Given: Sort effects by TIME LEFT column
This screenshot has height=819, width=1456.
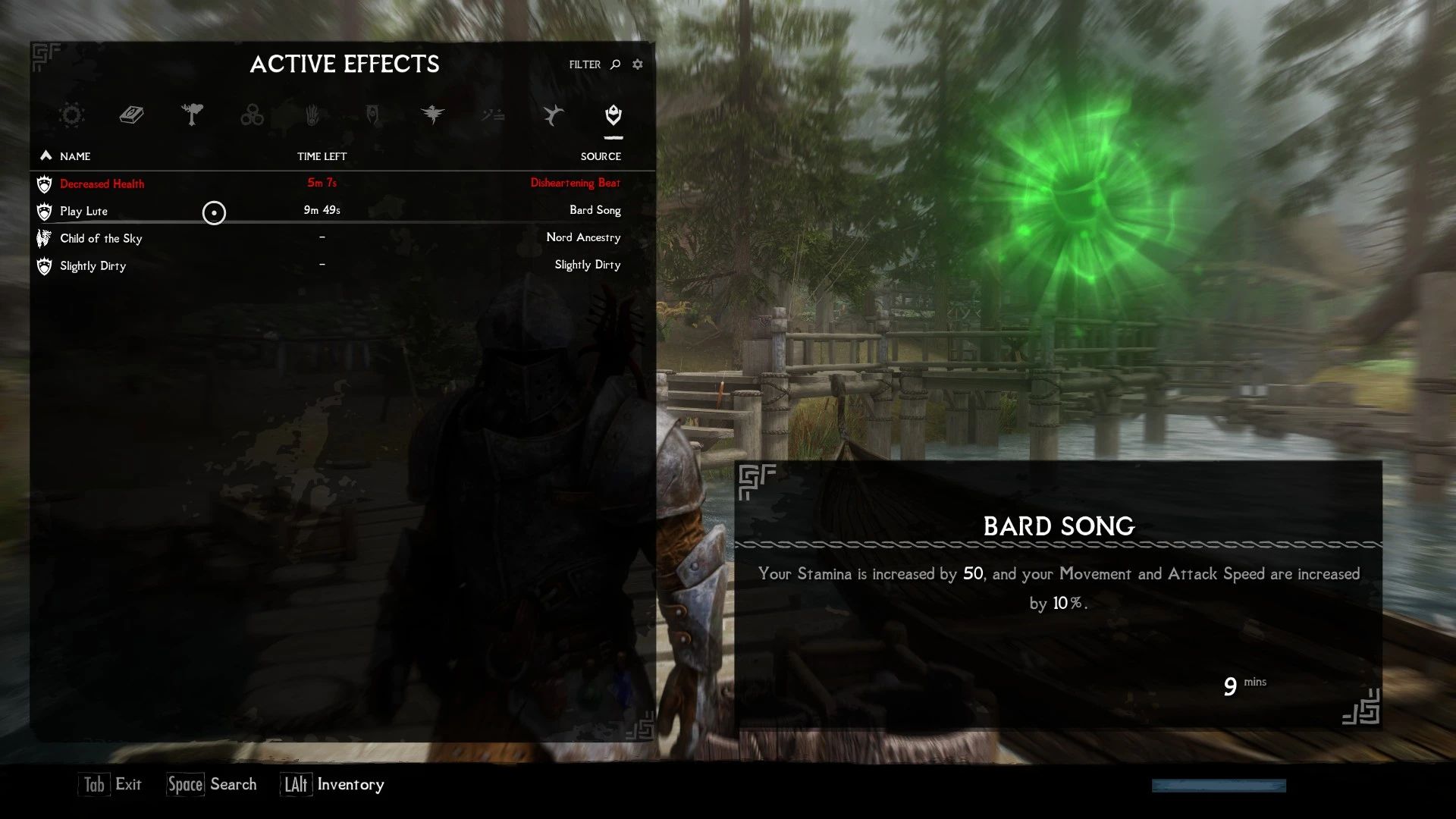Looking at the screenshot, I should 322,156.
